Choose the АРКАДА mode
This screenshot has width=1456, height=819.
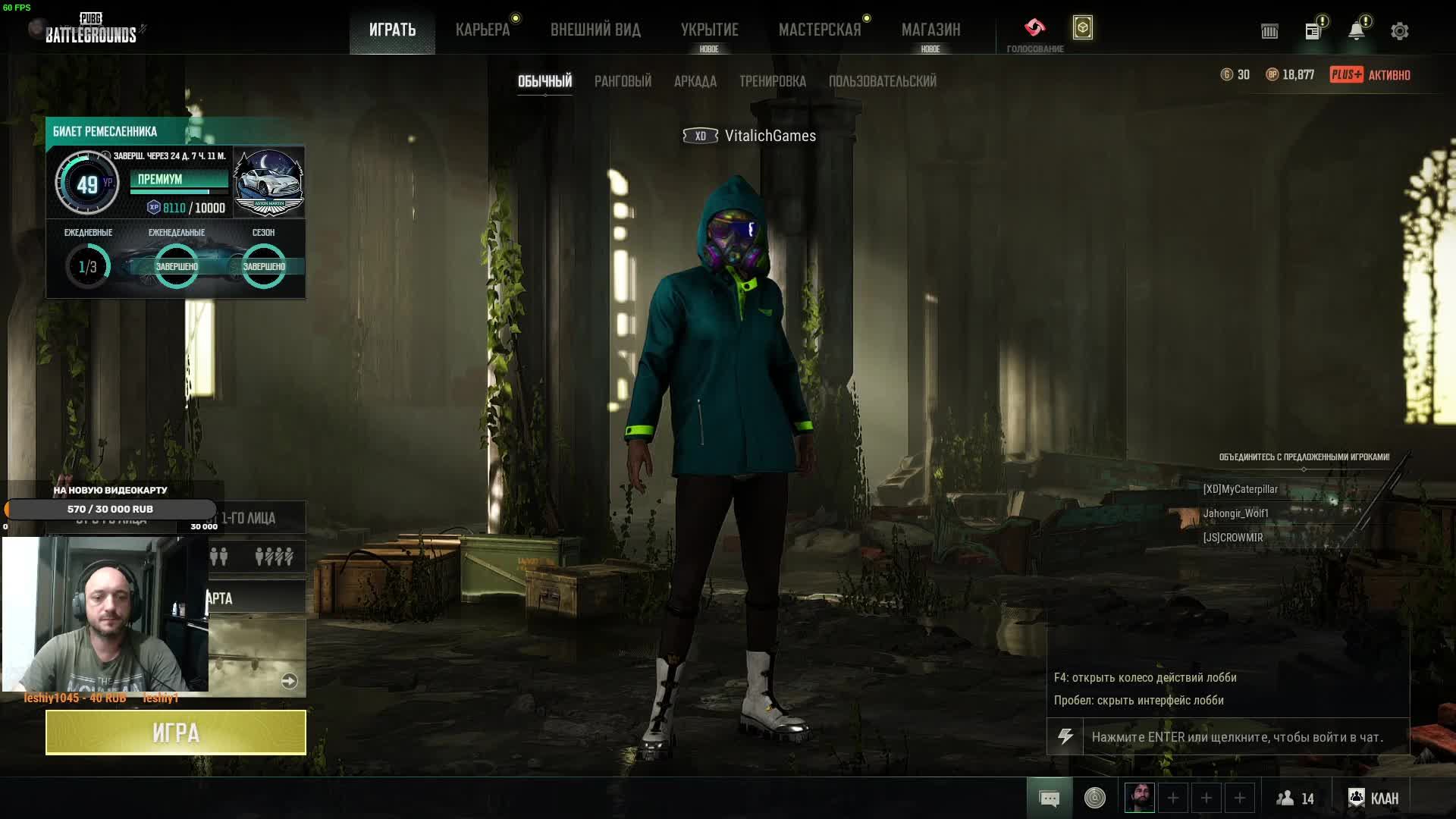(x=695, y=81)
